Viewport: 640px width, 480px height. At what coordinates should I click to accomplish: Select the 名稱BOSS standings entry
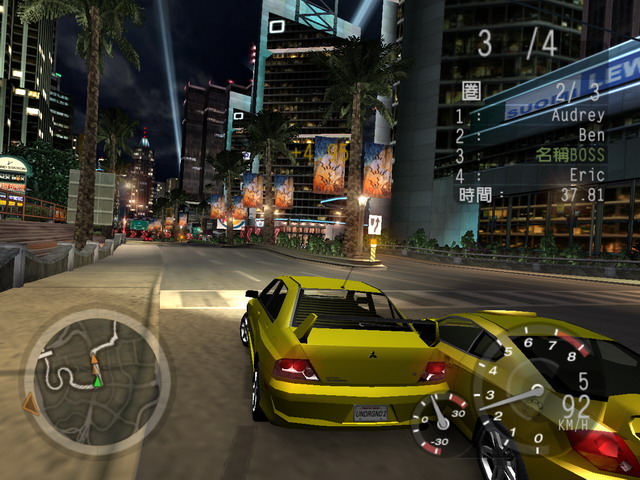click(x=570, y=155)
